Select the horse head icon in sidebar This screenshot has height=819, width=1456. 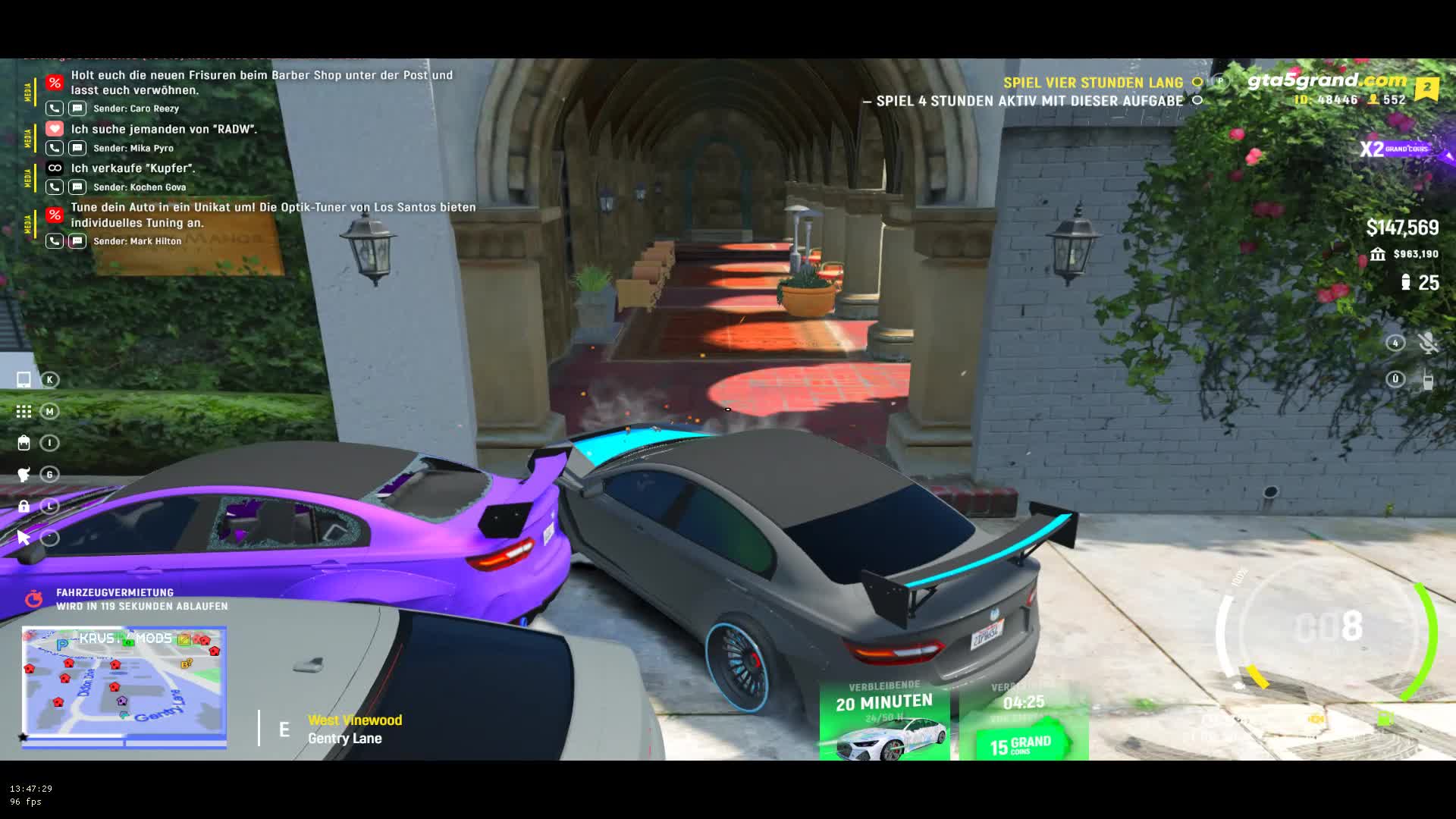coord(24,475)
